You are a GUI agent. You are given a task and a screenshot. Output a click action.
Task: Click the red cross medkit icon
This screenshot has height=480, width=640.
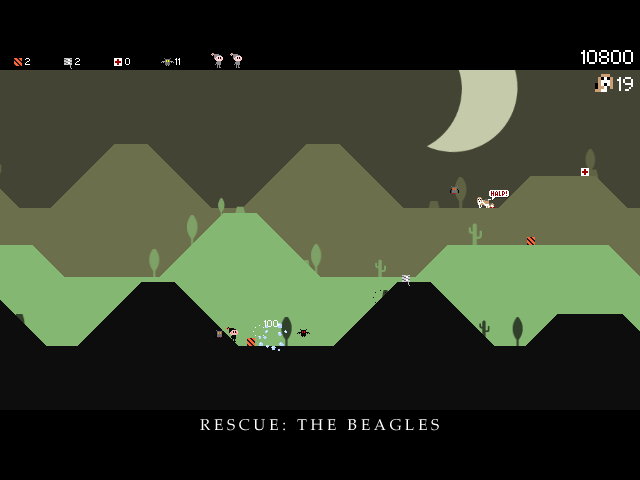117,62
